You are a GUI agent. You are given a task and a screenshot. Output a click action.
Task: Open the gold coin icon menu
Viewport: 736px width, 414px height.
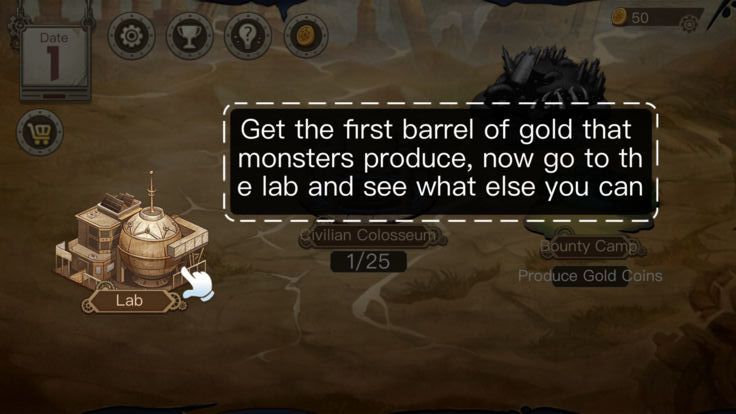tap(306, 37)
